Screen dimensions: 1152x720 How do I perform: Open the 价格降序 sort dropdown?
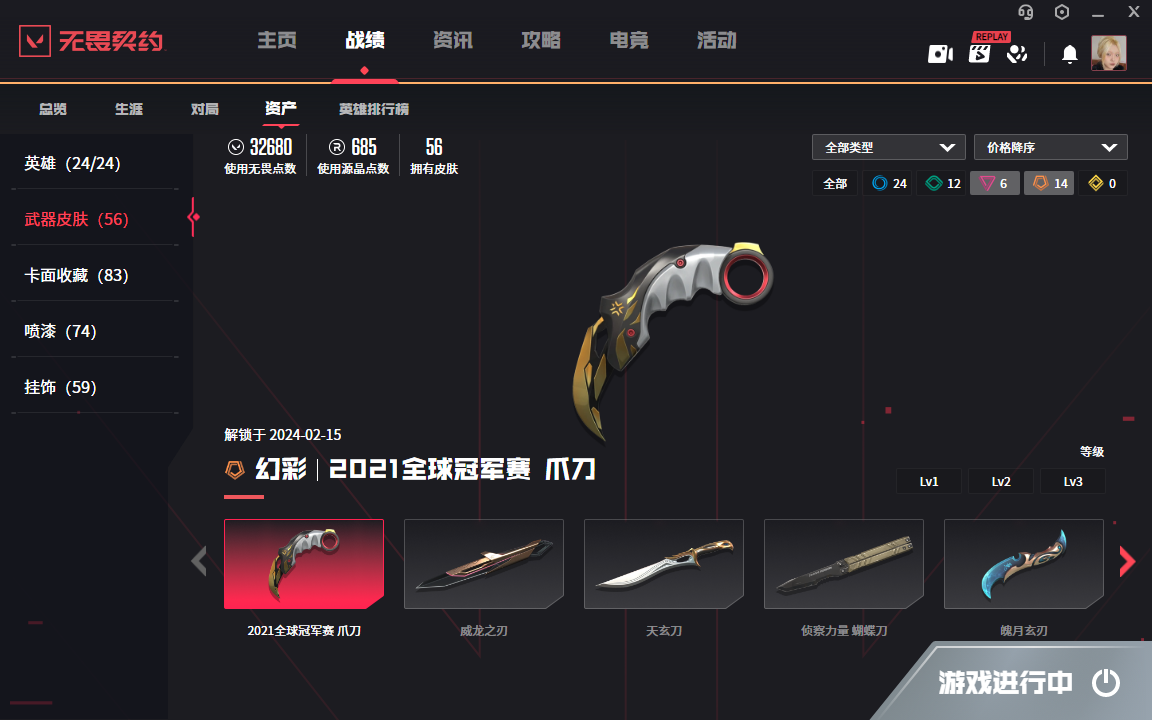click(1050, 147)
